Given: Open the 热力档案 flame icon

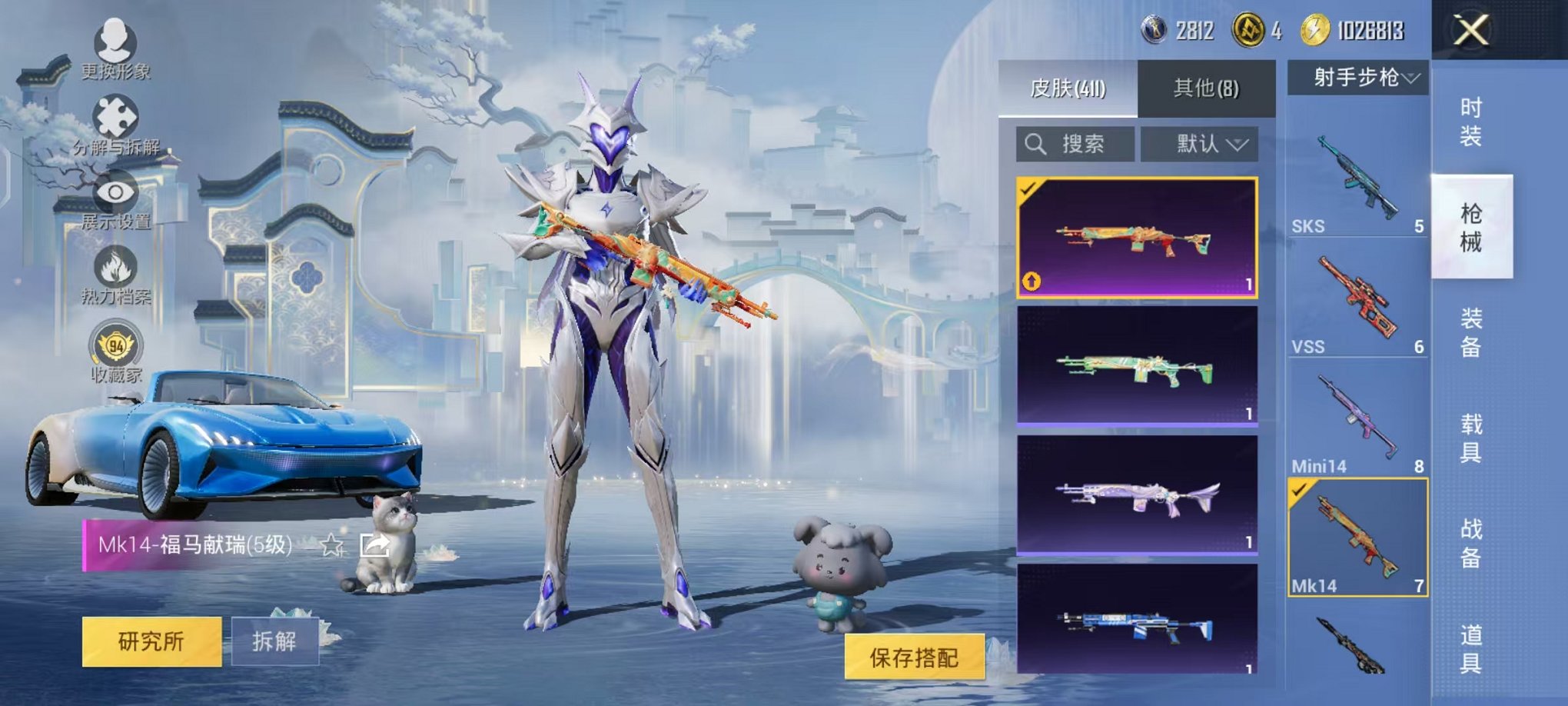Looking at the screenshot, I should 115,274.
